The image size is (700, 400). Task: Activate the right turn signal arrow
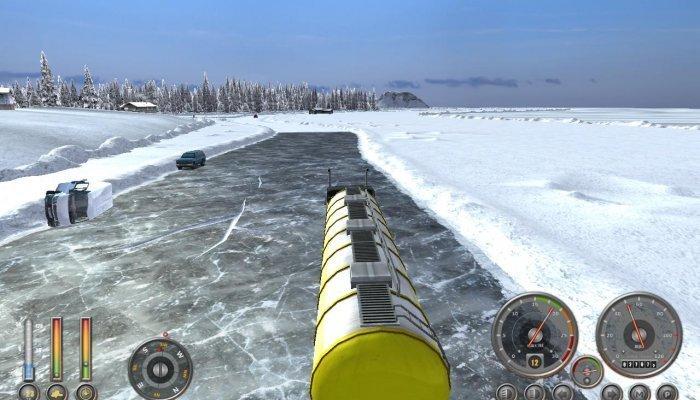(611, 393)
